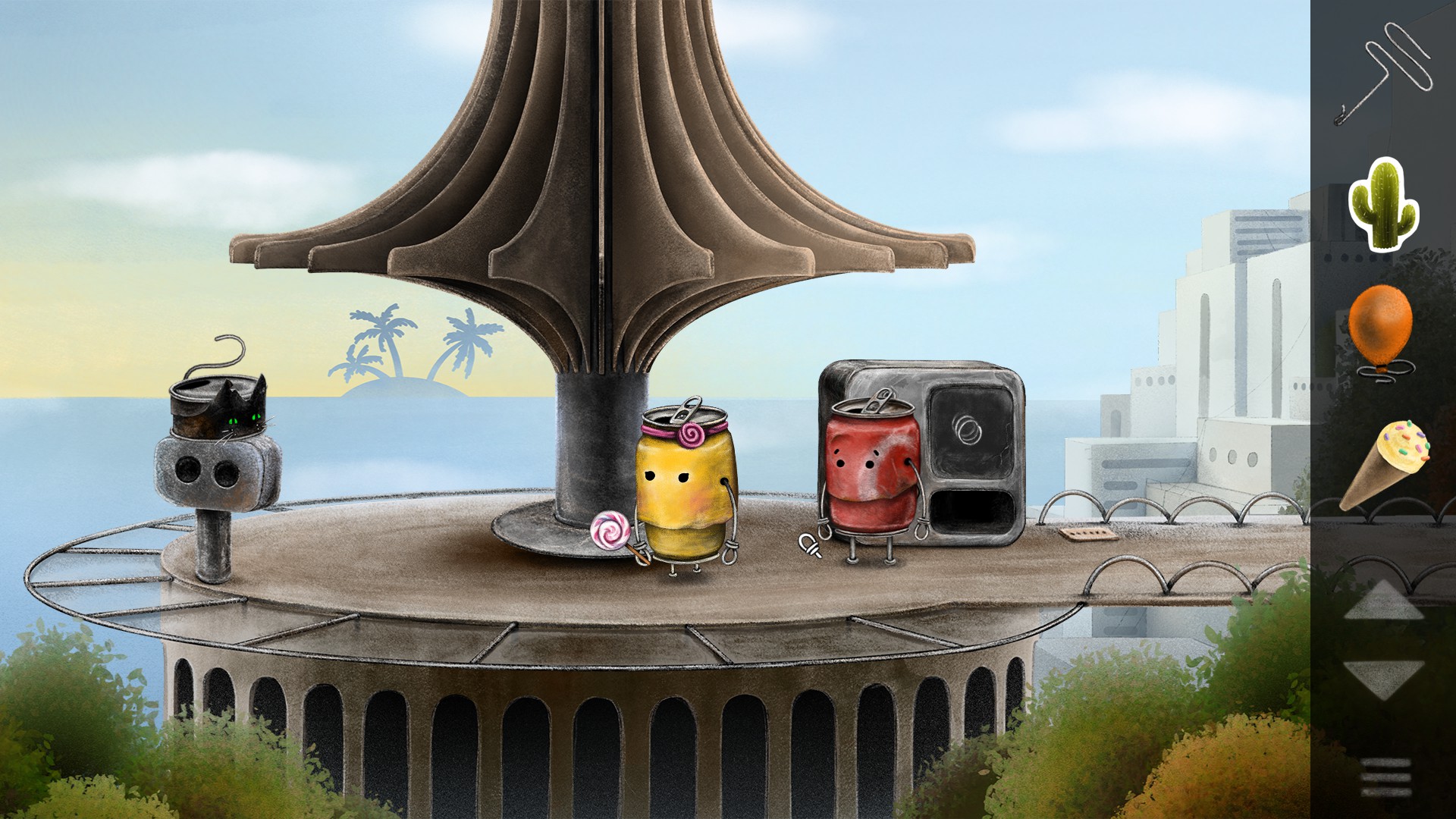The width and height of the screenshot is (1456, 819).
Task: Click the inventory up arrow
Action: [1384, 602]
